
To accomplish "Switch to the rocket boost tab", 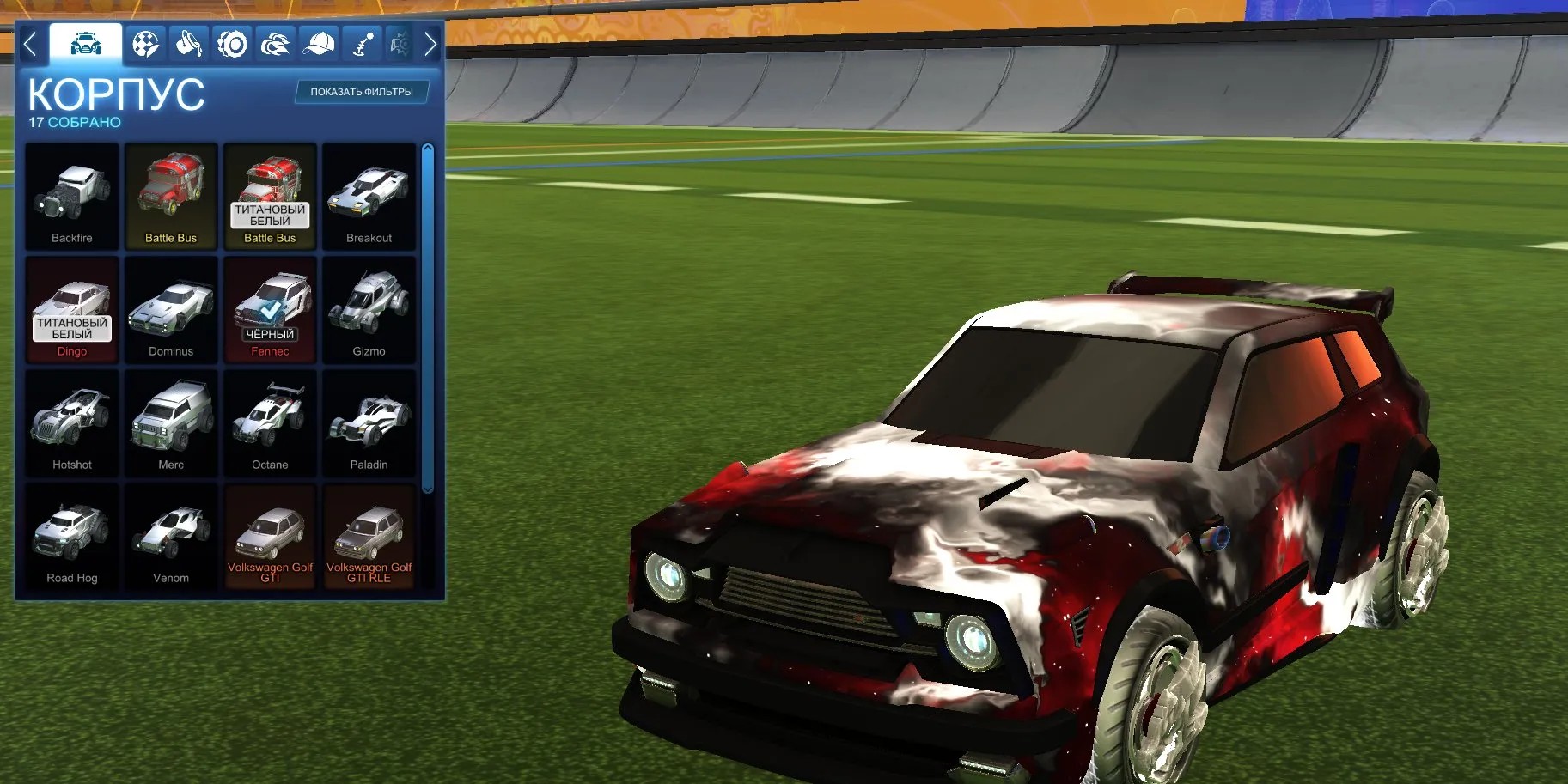I will [x=275, y=42].
